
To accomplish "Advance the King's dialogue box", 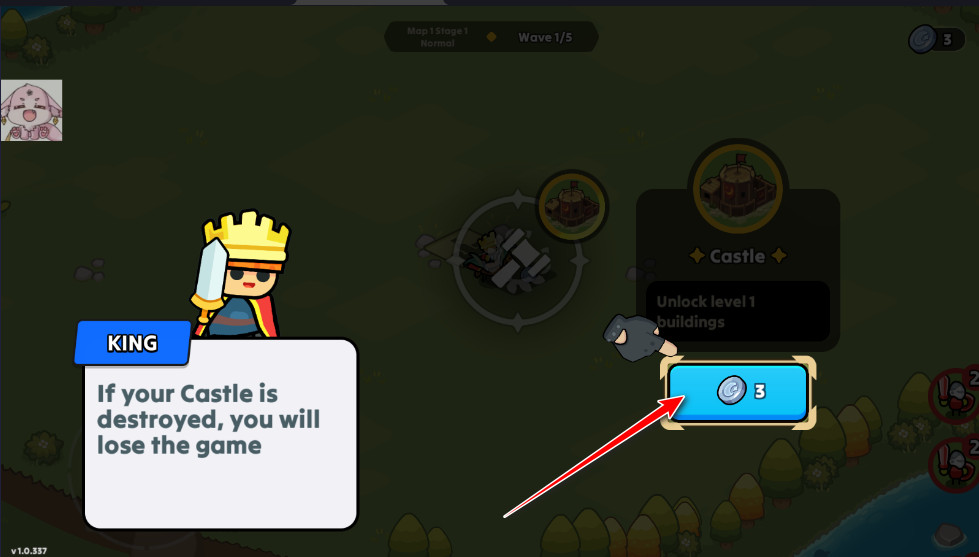I will [x=220, y=433].
